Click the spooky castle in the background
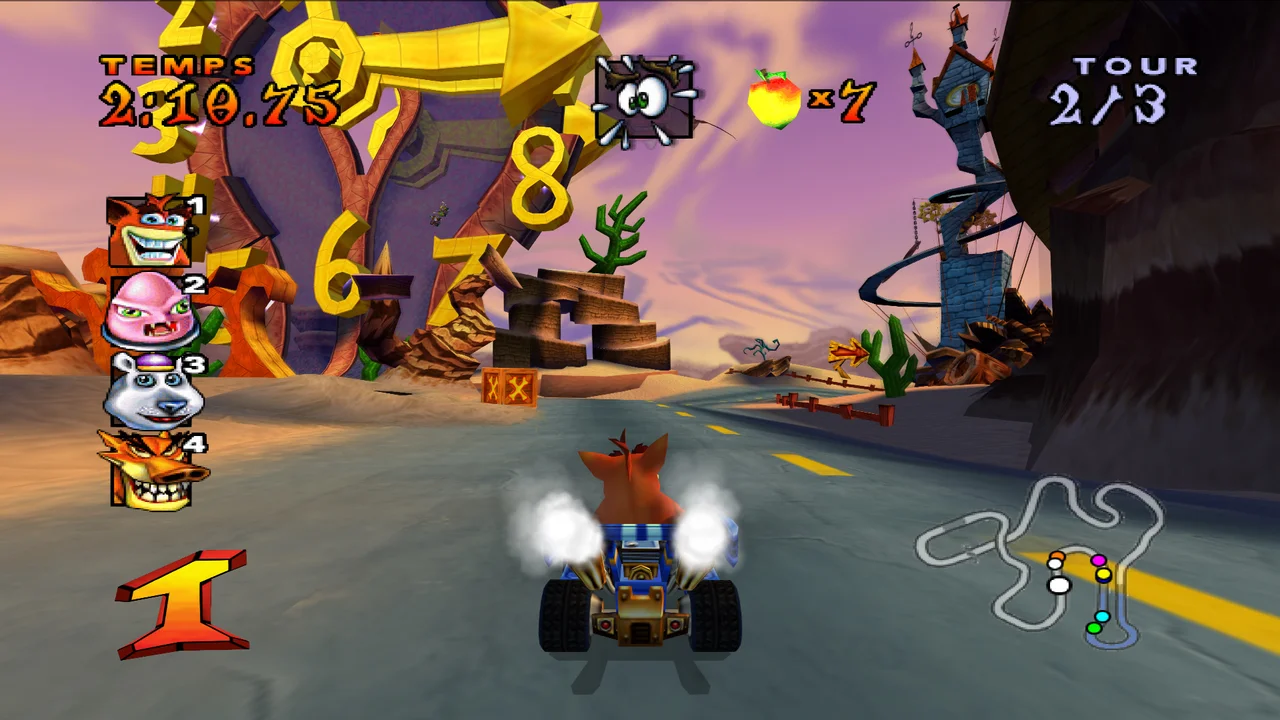 pos(960,100)
